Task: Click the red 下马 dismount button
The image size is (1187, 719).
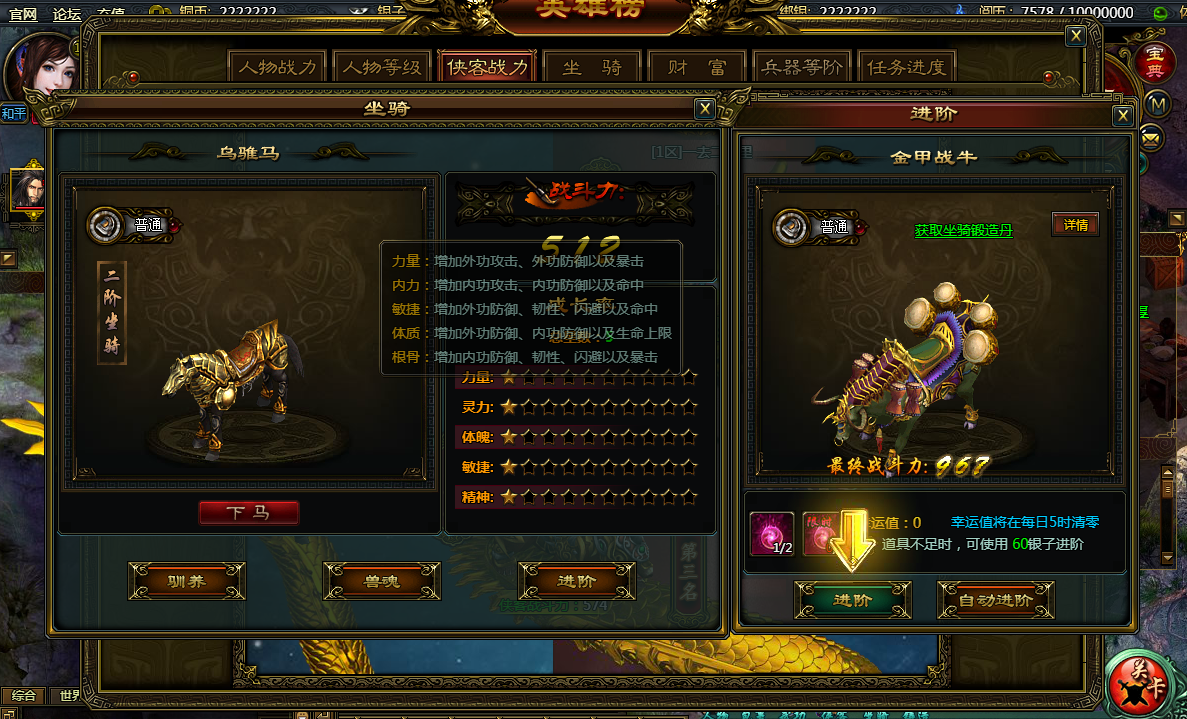Action: 248,513
